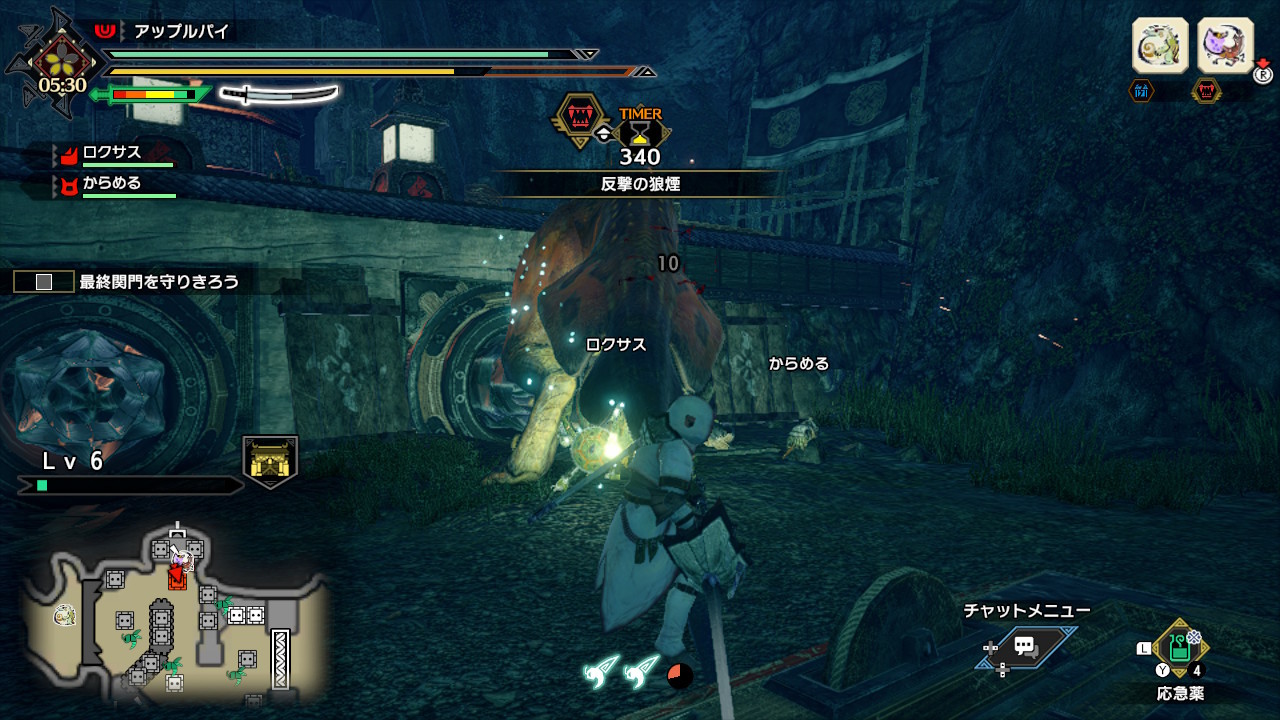Select the gold stronghold gate icon
The image size is (1280, 720).
click(x=270, y=461)
